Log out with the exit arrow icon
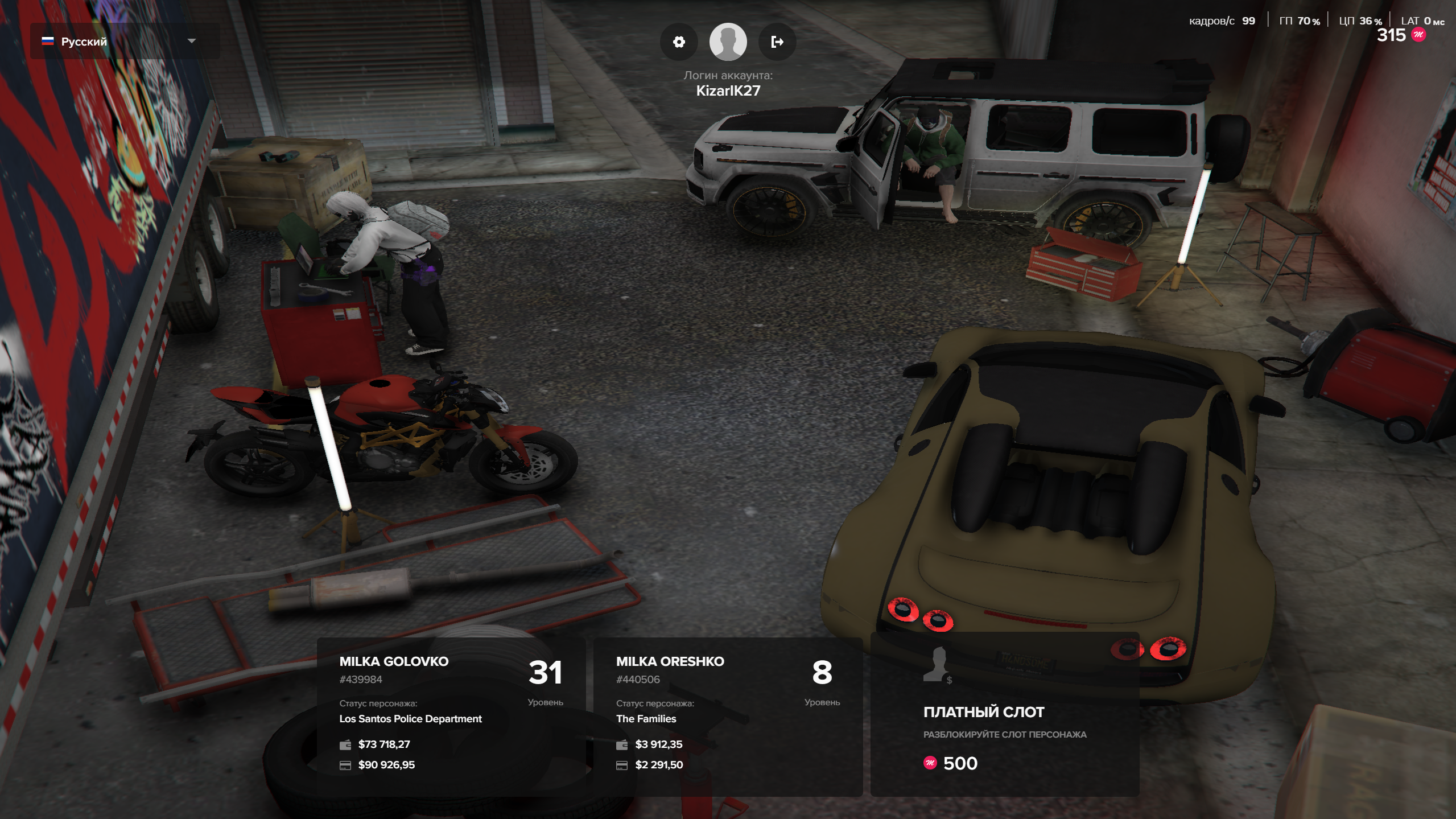This screenshot has height=819, width=1456. pyautogui.click(x=777, y=42)
